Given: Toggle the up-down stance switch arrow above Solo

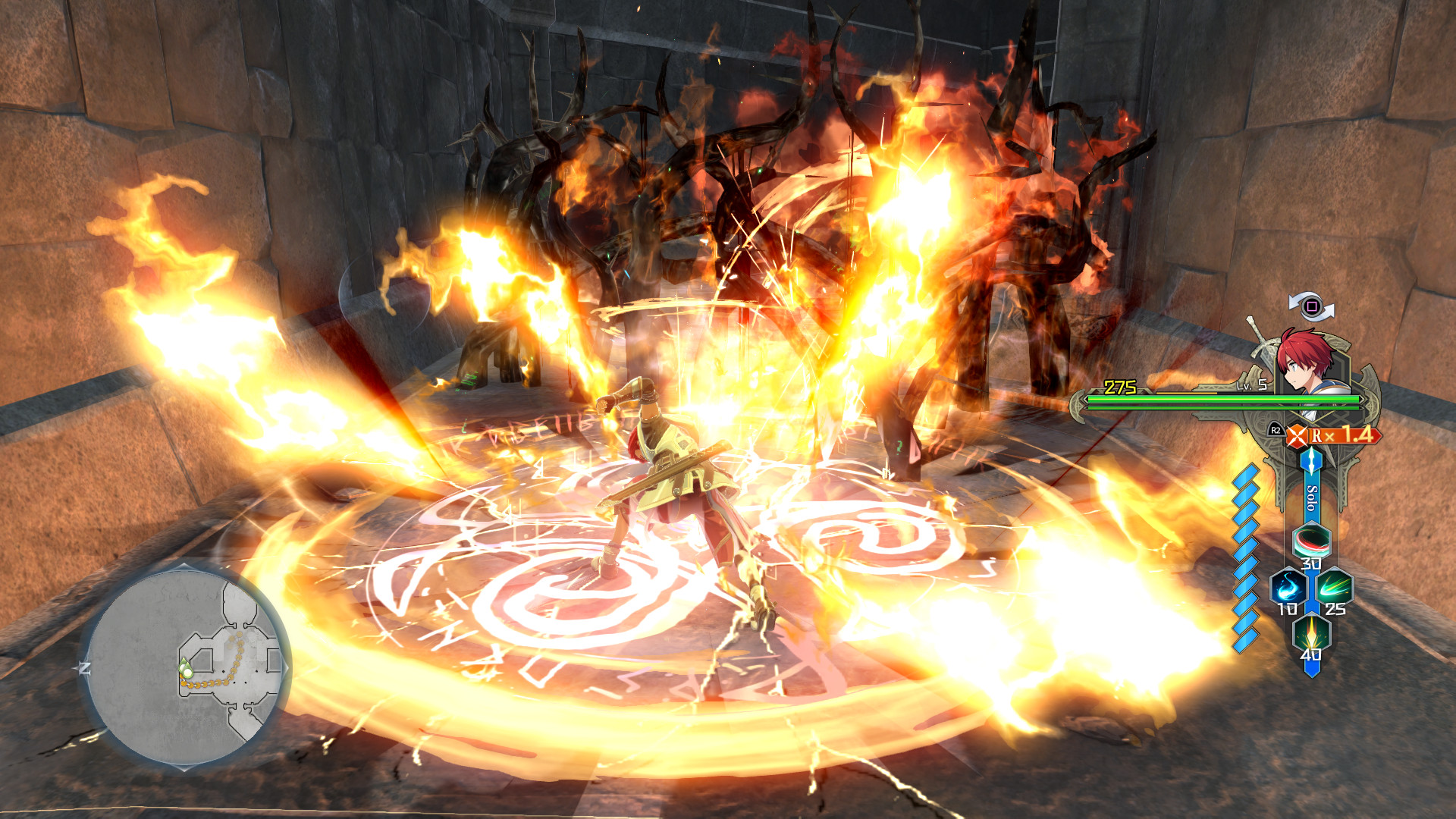Looking at the screenshot, I should point(1312,461).
